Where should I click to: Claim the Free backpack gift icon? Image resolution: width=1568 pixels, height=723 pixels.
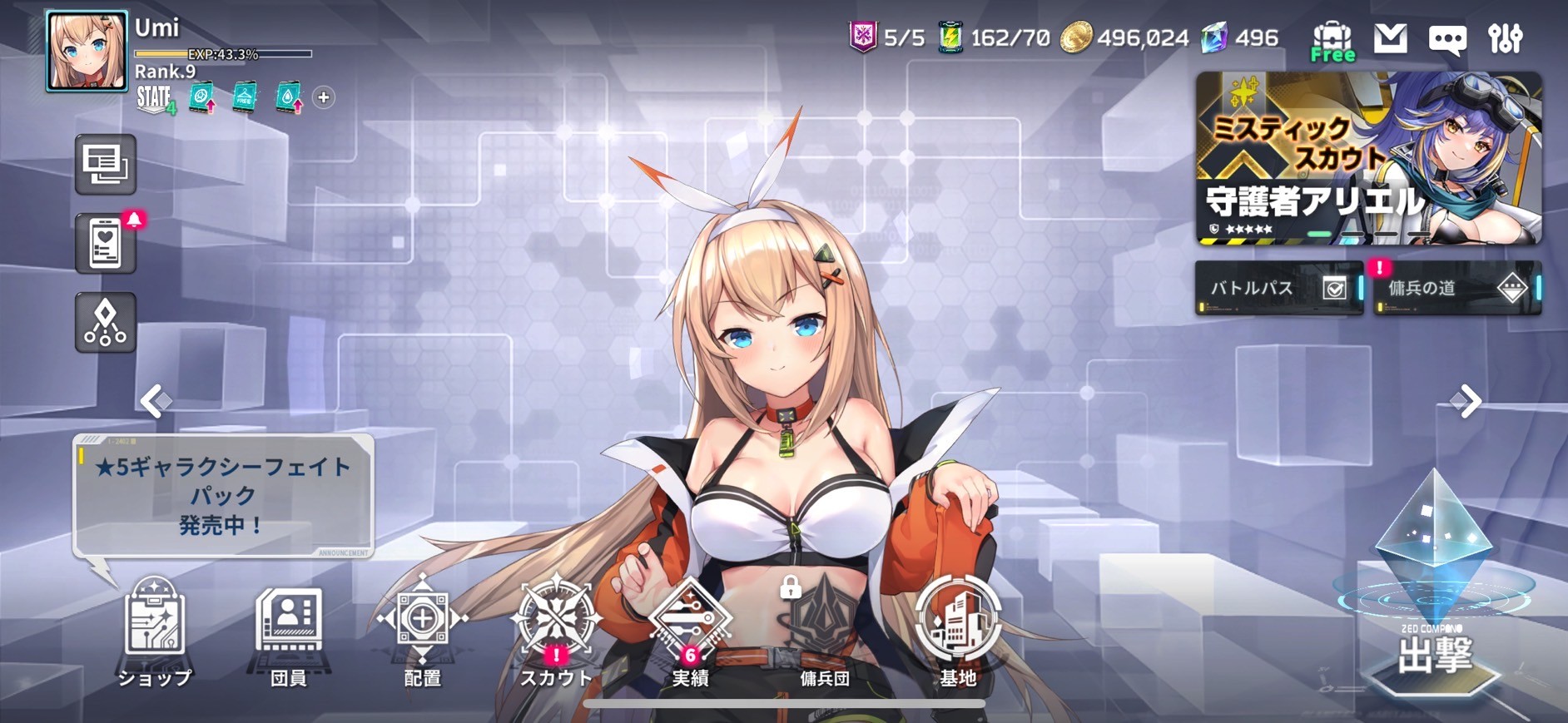coord(1332,36)
